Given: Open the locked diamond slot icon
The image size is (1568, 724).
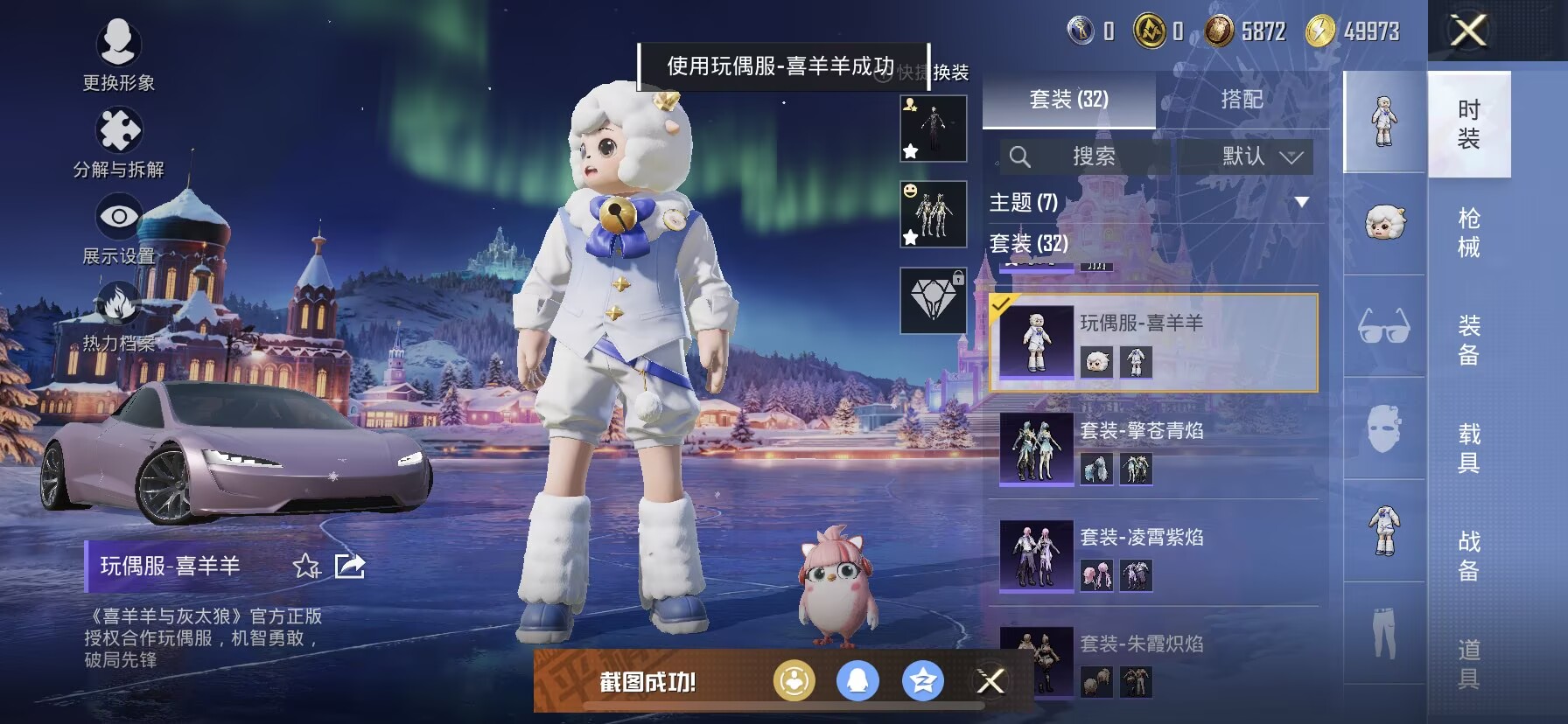Looking at the screenshot, I should [933, 301].
